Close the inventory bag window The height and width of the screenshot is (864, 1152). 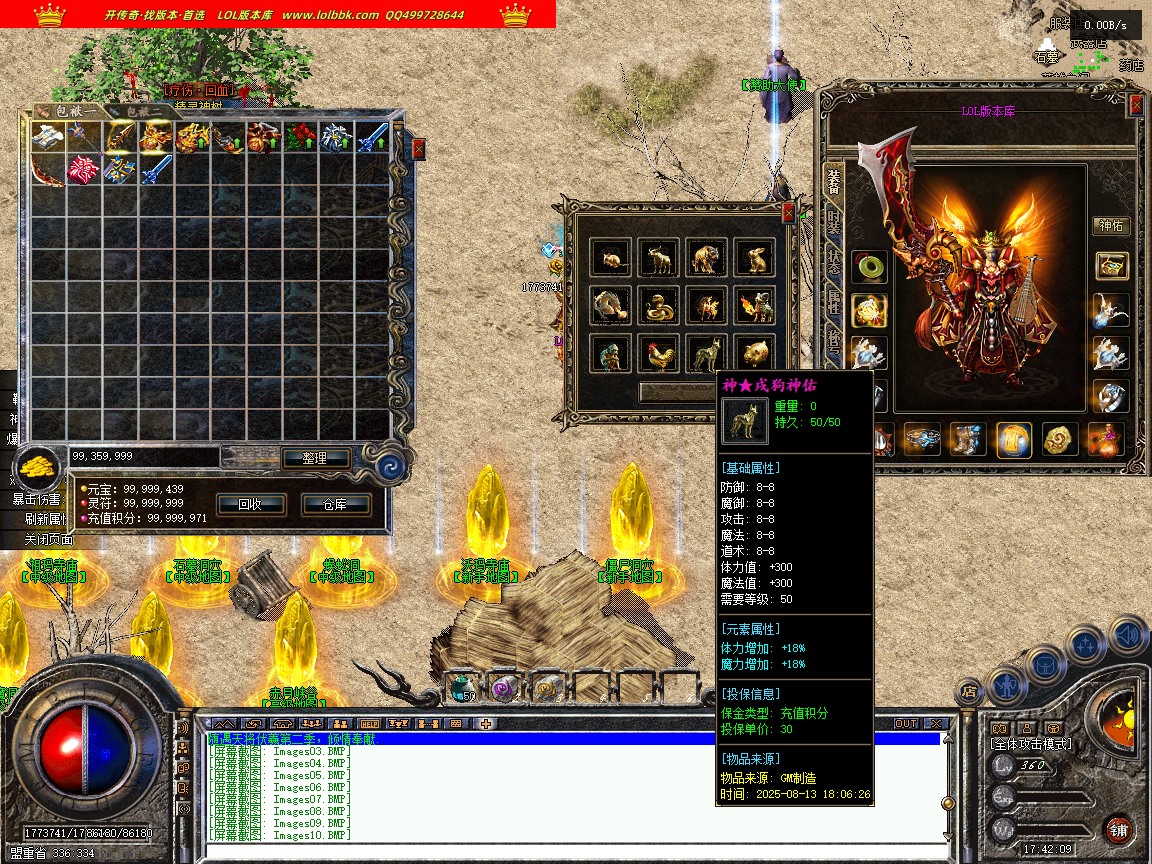coord(418,148)
